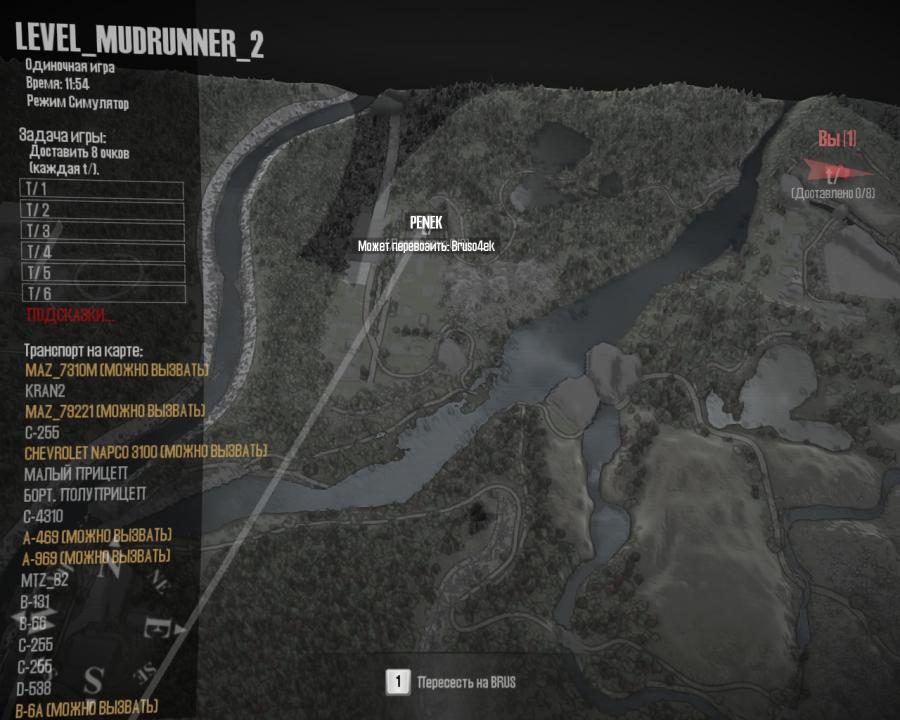900x720 pixels.
Task: Open the red ПОДСКАЗКИ hints link
Action: pyautogui.click(x=71, y=315)
